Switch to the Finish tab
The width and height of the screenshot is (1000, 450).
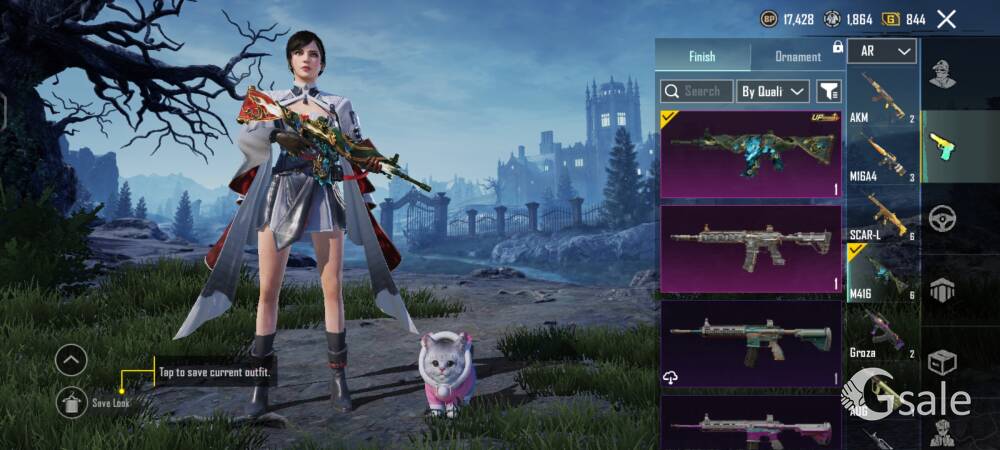click(x=702, y=57)
